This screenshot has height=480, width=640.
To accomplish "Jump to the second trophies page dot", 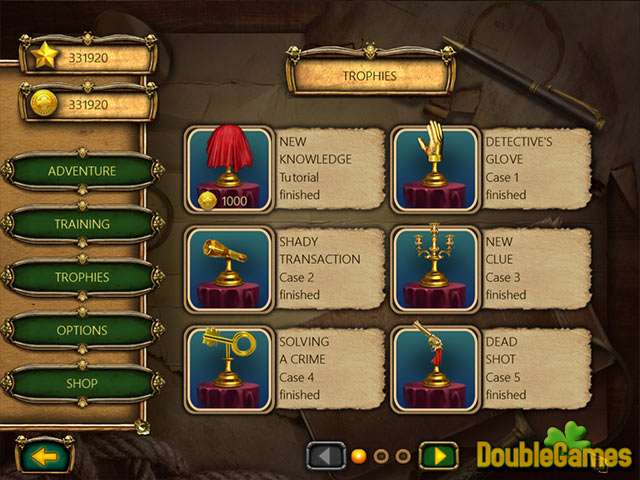I will pos(381,457).
